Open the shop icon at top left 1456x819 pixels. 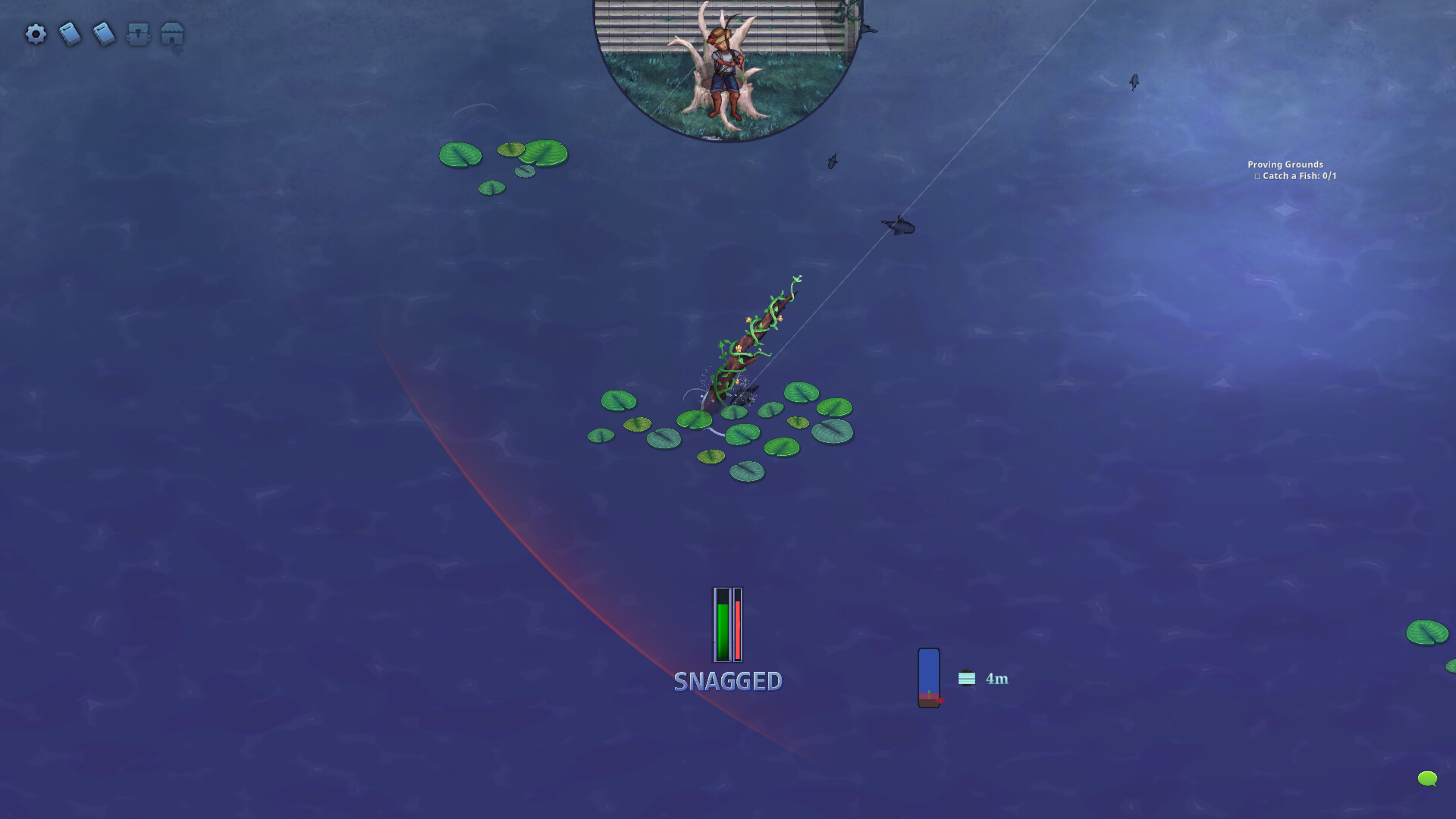171,34
